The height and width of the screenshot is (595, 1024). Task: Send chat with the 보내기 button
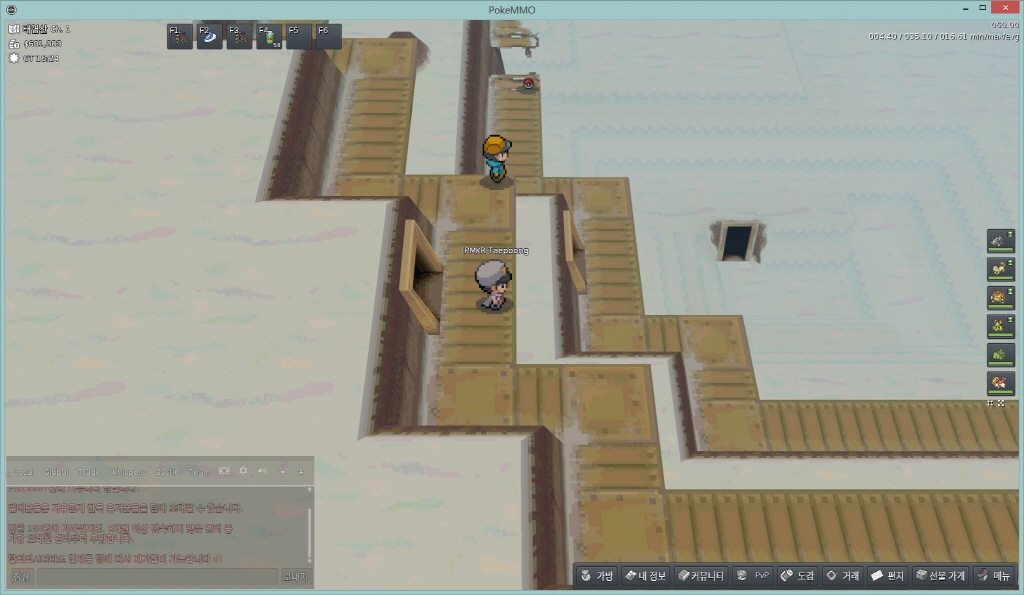click(x=296, y=577)
